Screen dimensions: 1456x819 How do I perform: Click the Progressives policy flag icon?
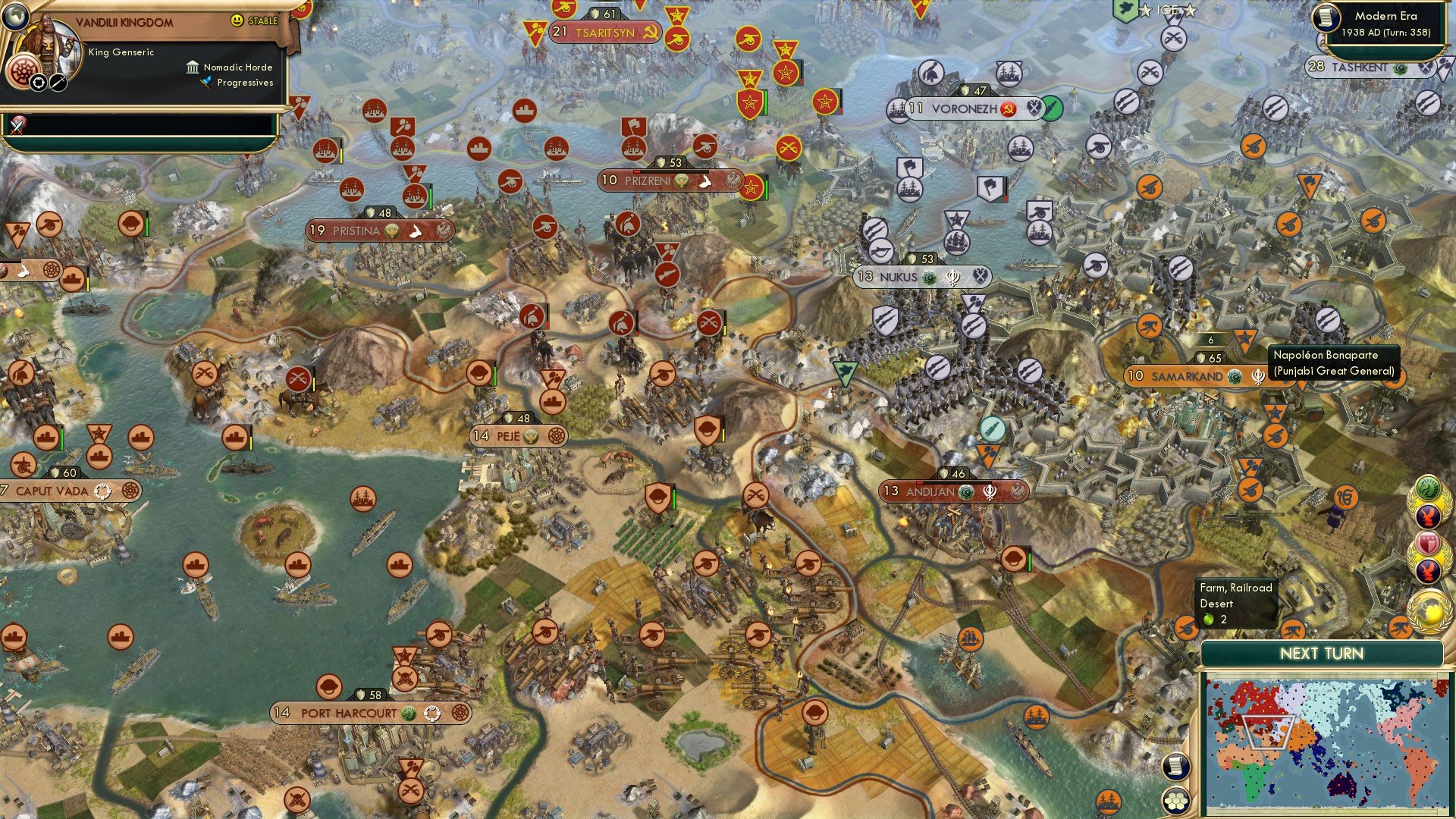pos(206,83)
